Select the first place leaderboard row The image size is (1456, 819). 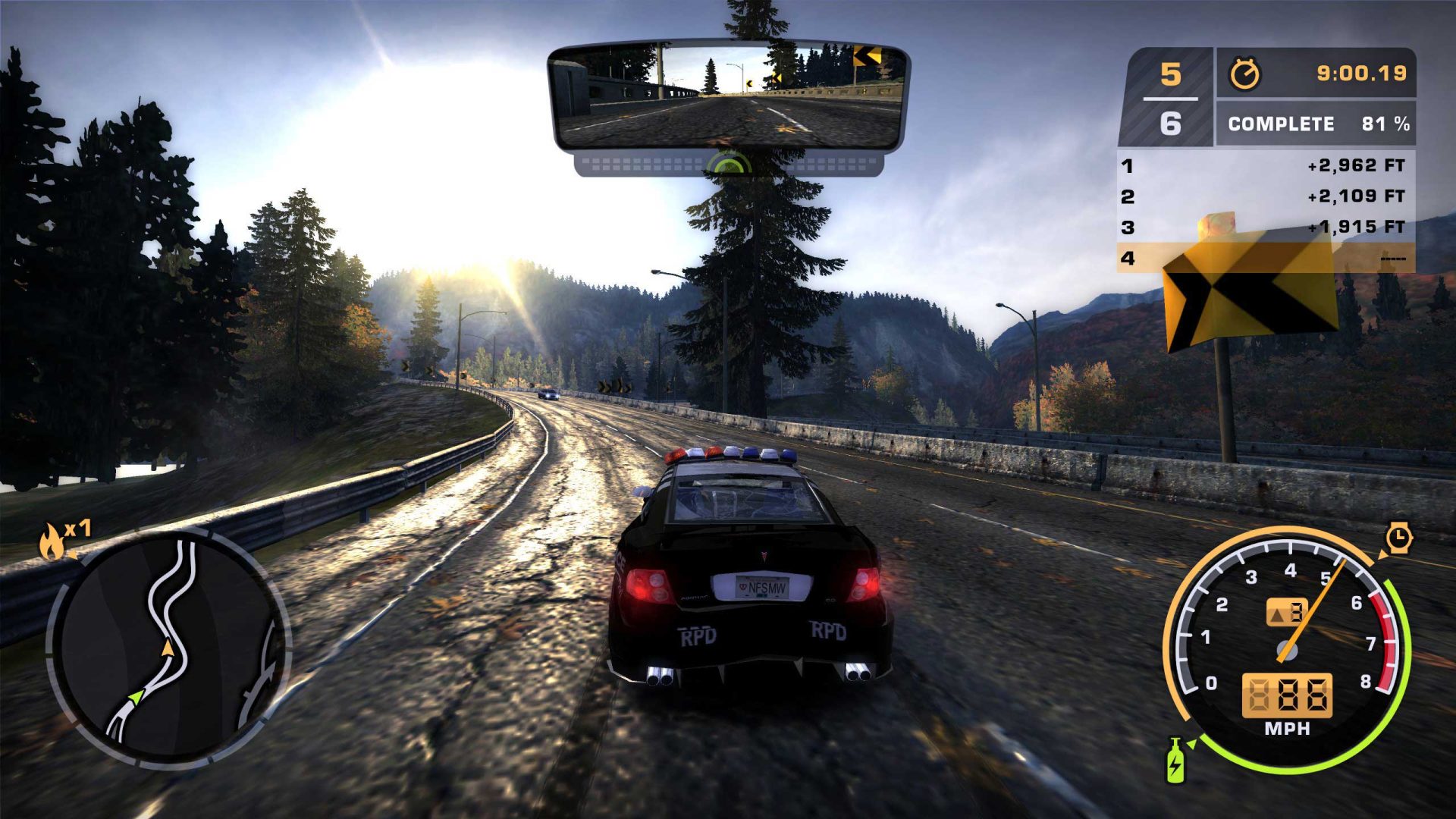click(1265, 165)
